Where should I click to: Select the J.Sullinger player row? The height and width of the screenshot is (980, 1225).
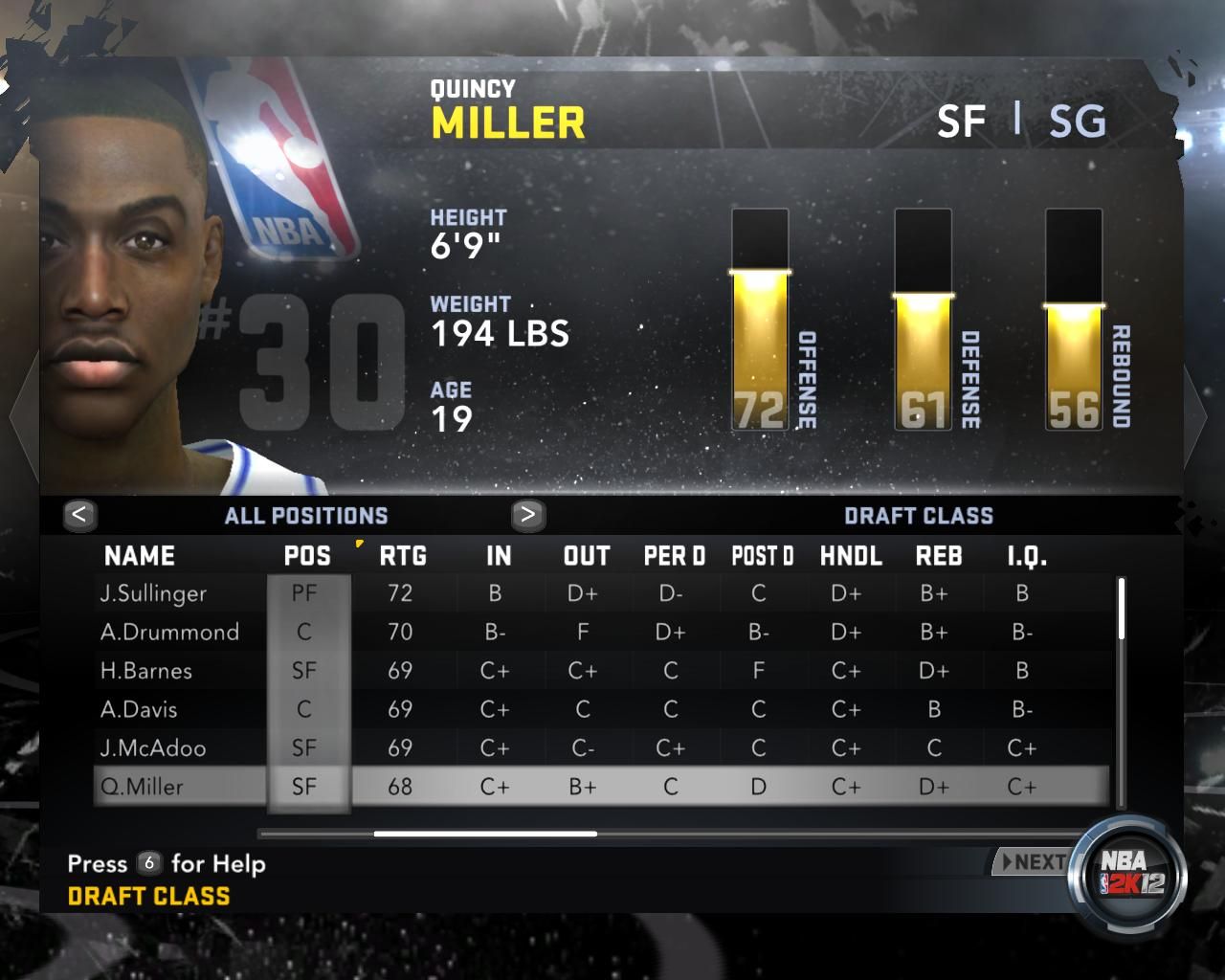coord(153,593)
